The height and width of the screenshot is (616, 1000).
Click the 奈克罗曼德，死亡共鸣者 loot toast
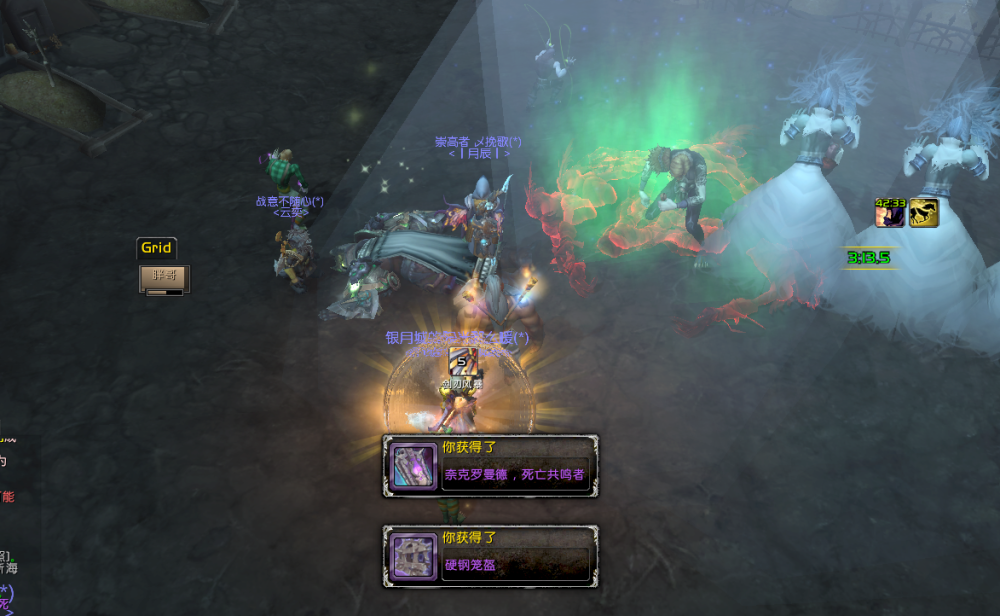(514, 475)
